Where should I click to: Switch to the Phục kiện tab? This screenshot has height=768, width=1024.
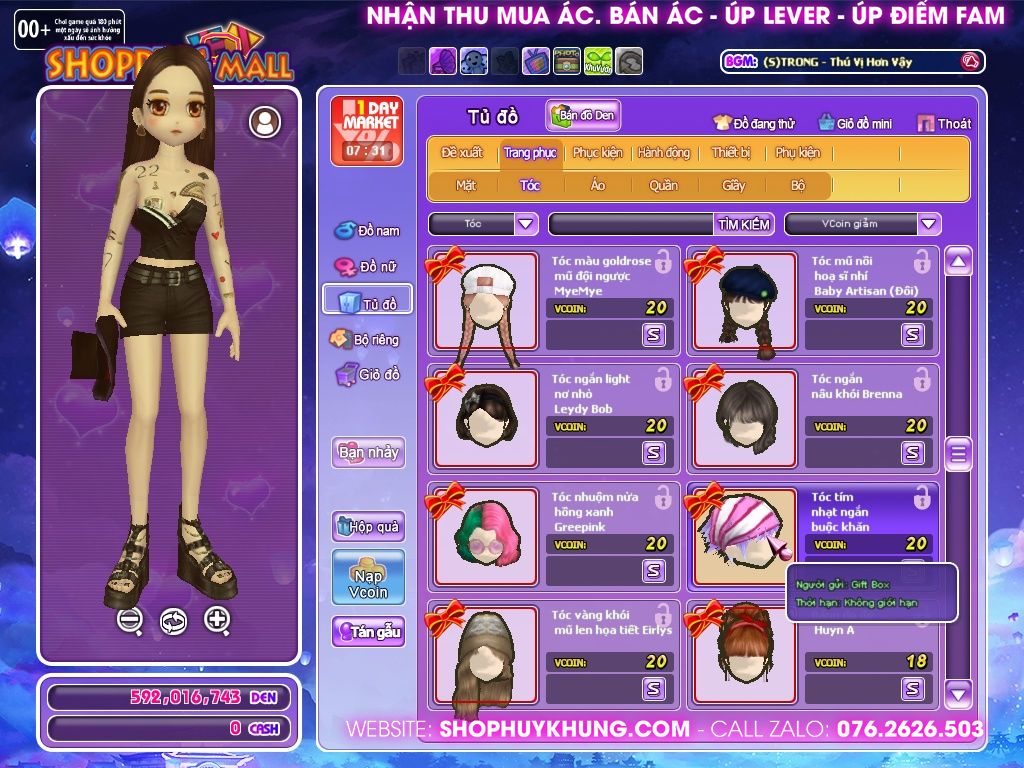point(597,153)
